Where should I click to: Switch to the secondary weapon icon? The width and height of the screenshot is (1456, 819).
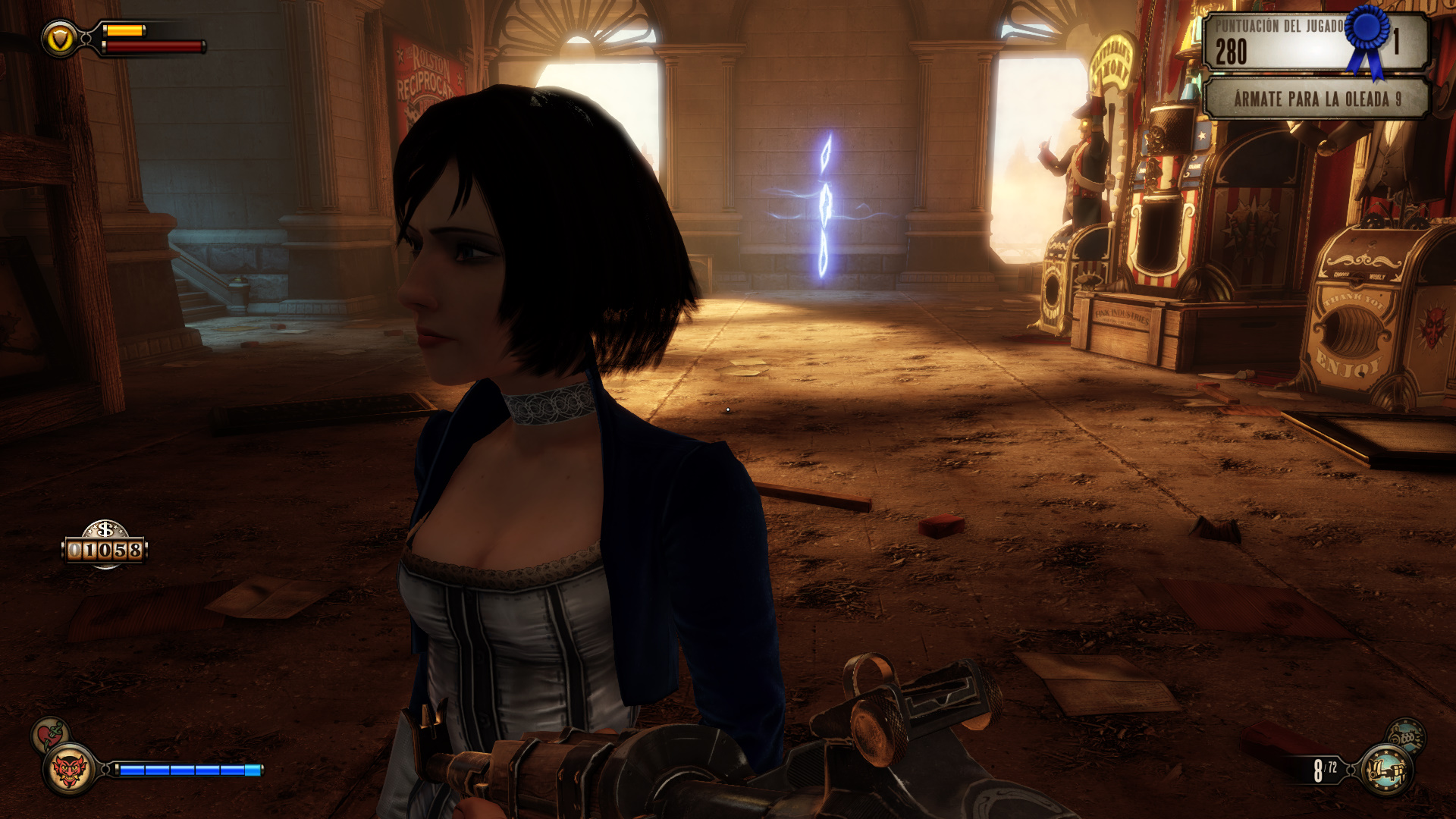coord(1406,735)
